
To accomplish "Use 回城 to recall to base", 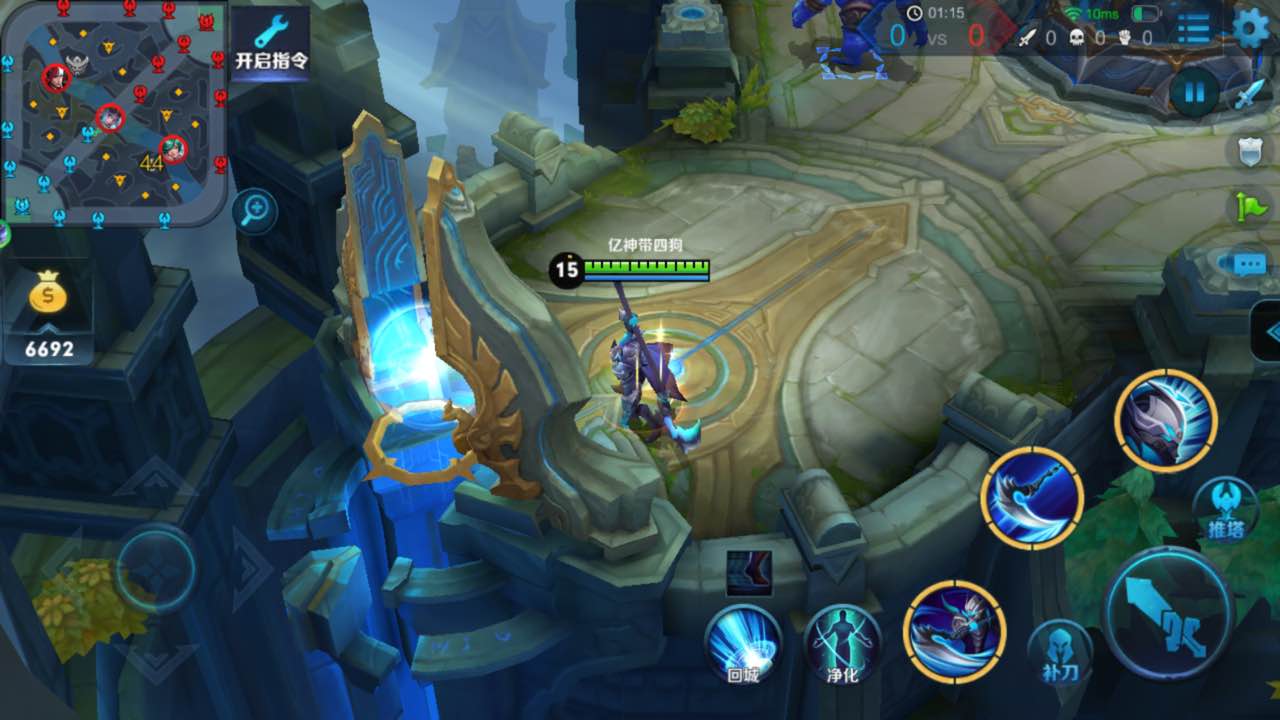I will (743, 645).
